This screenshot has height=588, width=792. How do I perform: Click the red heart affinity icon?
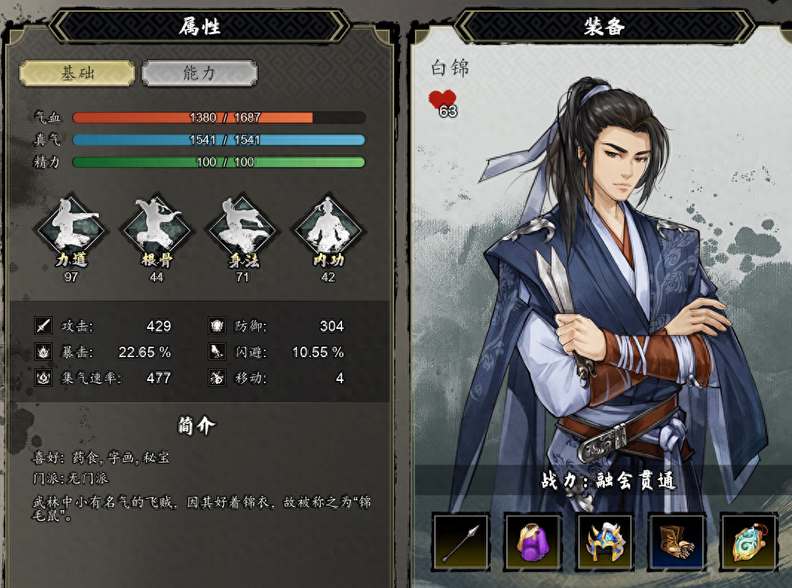click(x=442, y=100)
